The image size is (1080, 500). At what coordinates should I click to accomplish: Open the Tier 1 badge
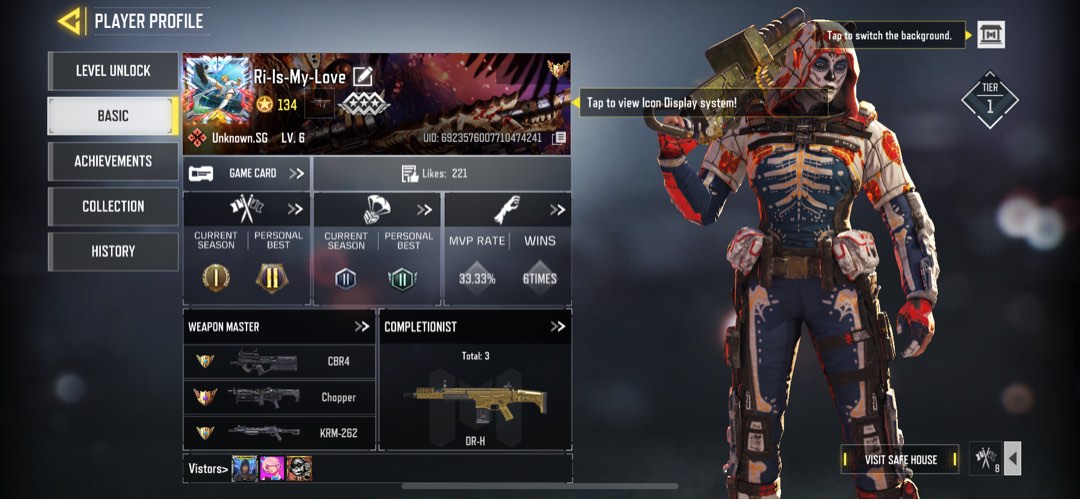989,99
